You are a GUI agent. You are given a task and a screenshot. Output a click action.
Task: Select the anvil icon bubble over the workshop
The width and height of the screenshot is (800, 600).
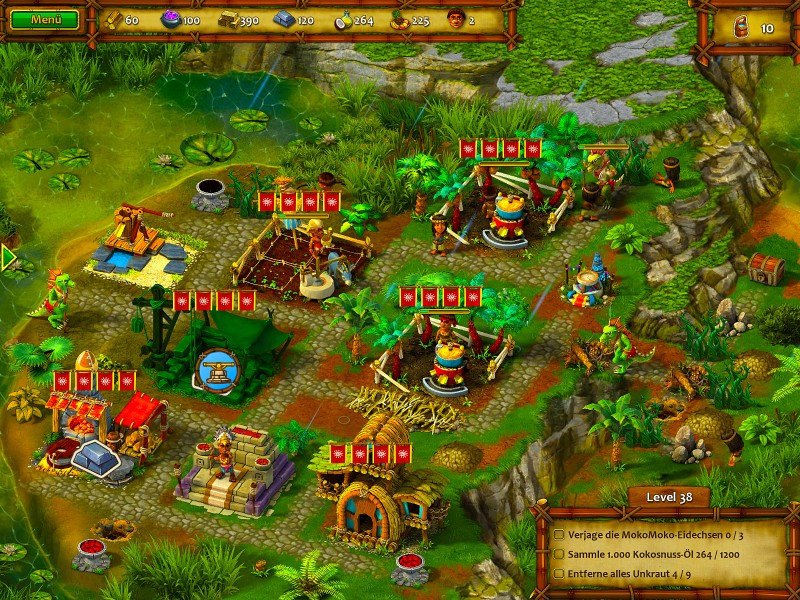216,368
